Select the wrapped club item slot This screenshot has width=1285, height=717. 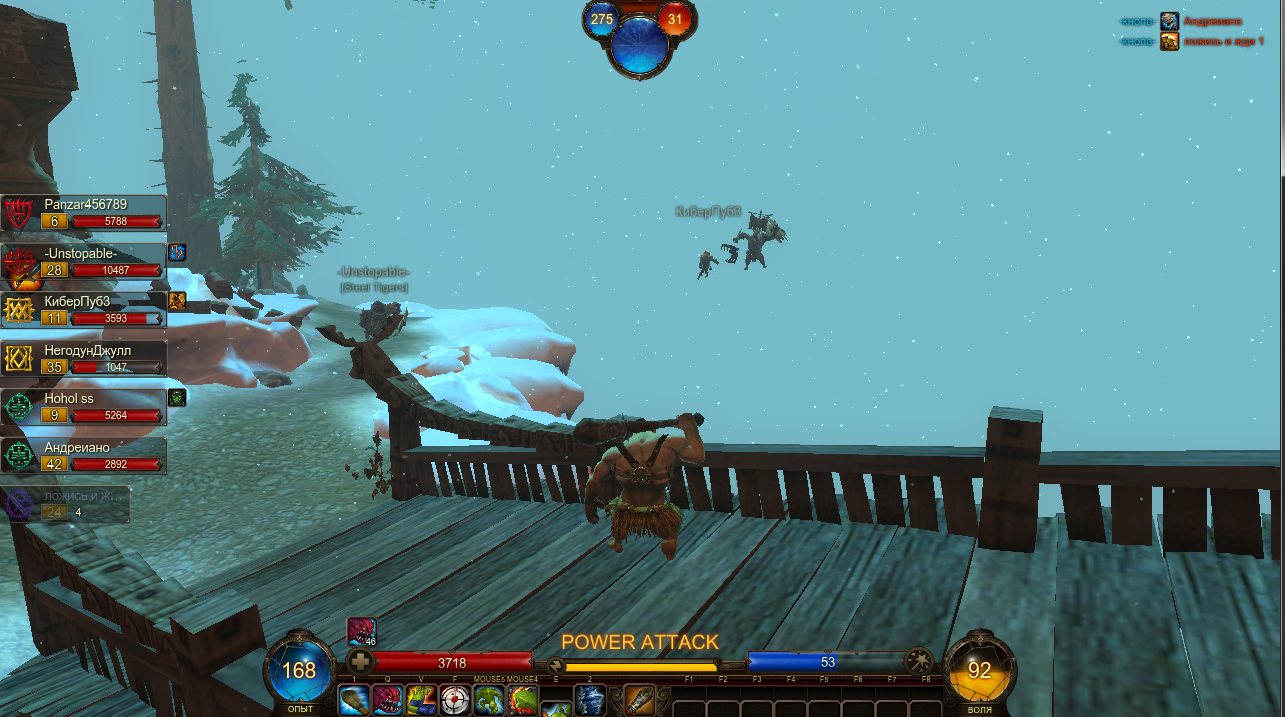click(640, 701)
